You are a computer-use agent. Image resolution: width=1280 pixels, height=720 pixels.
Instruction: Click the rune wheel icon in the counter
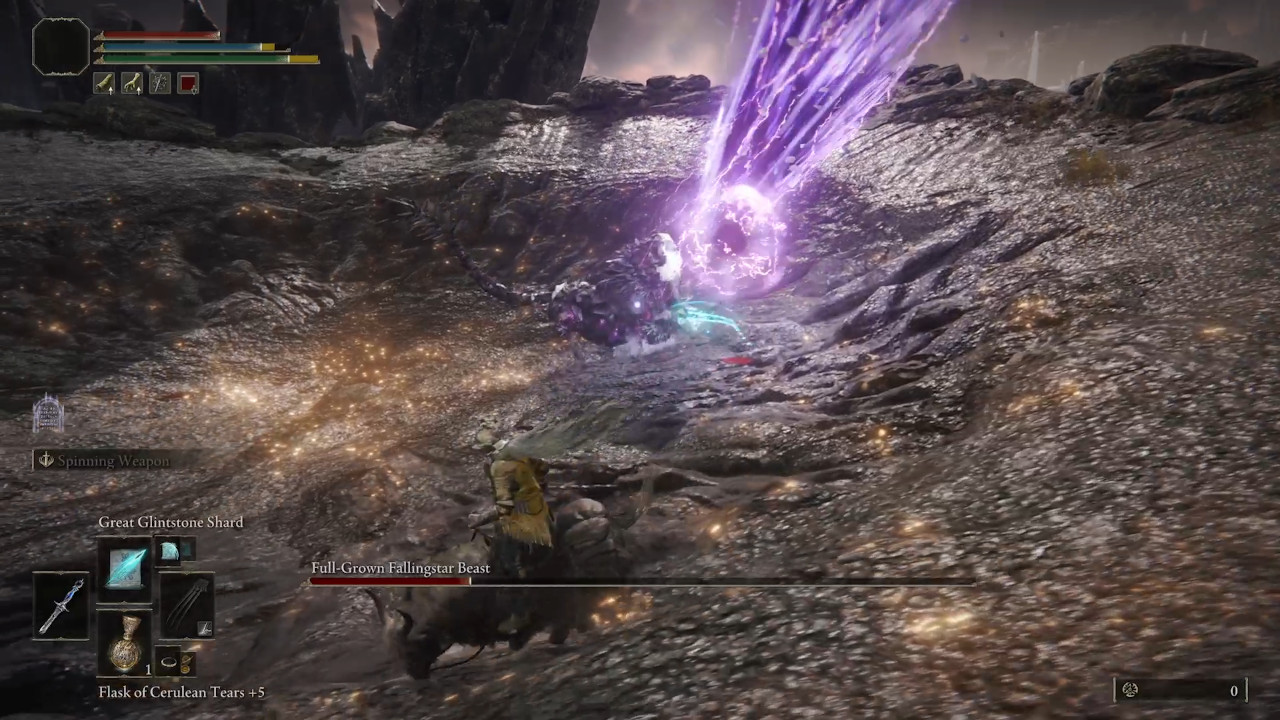pos(1129,690)
